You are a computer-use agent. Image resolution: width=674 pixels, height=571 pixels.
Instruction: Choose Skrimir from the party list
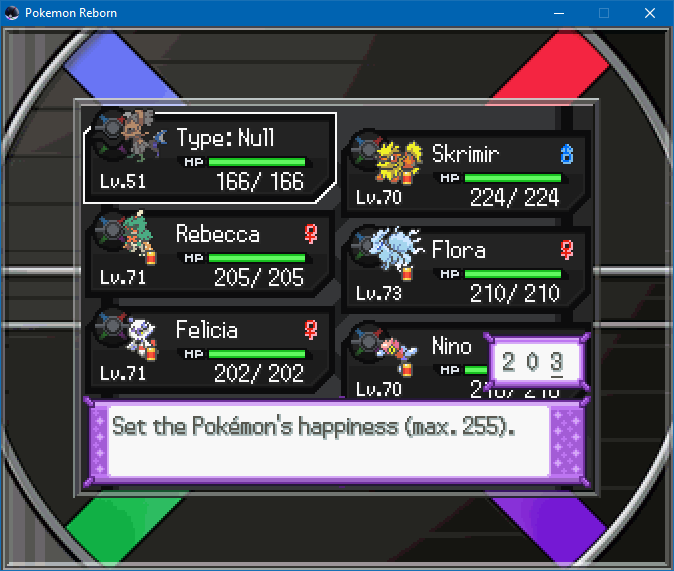(x=464, y=173)
